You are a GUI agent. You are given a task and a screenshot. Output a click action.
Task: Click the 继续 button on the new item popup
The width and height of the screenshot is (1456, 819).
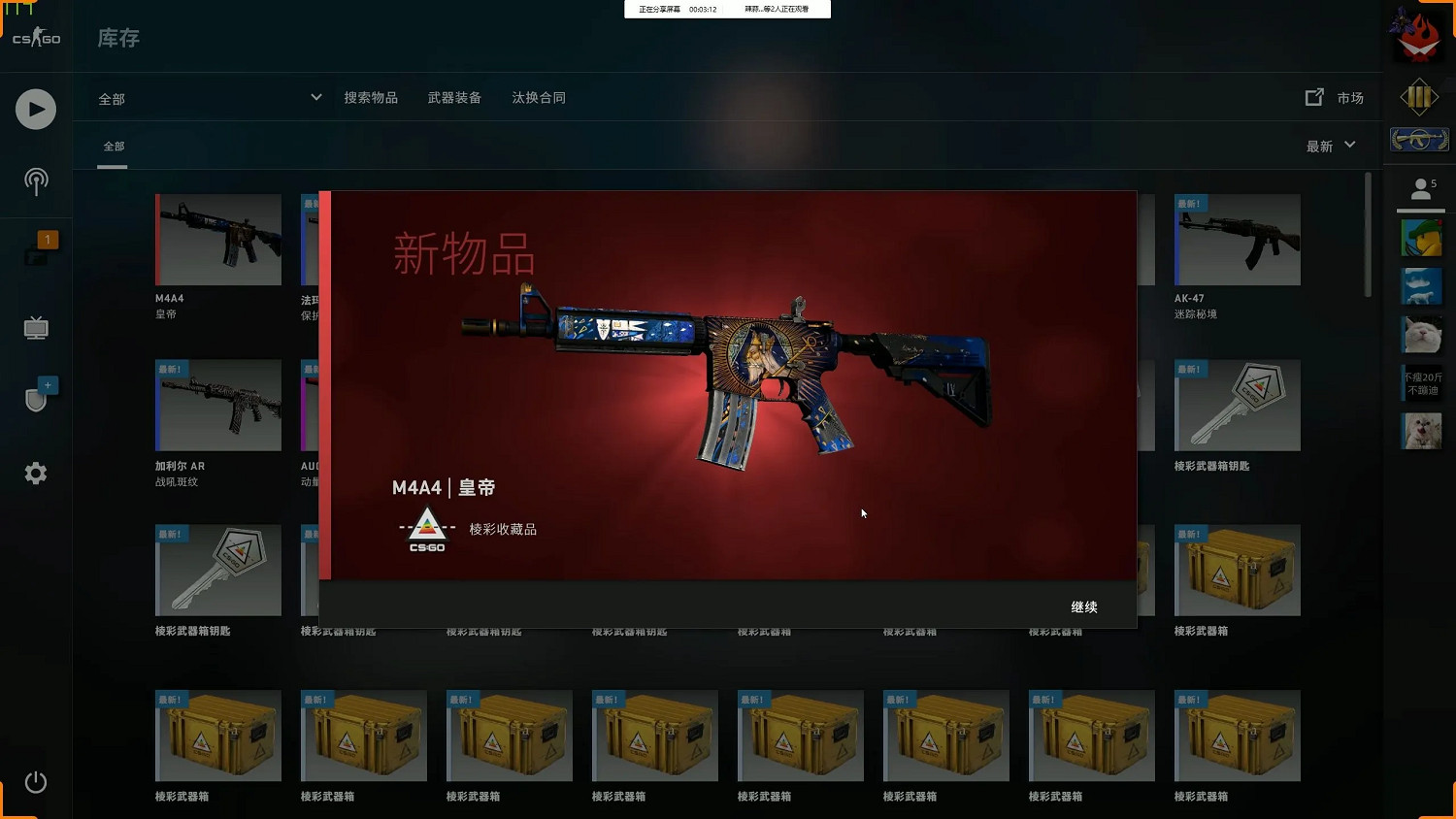pos(1083,606)
